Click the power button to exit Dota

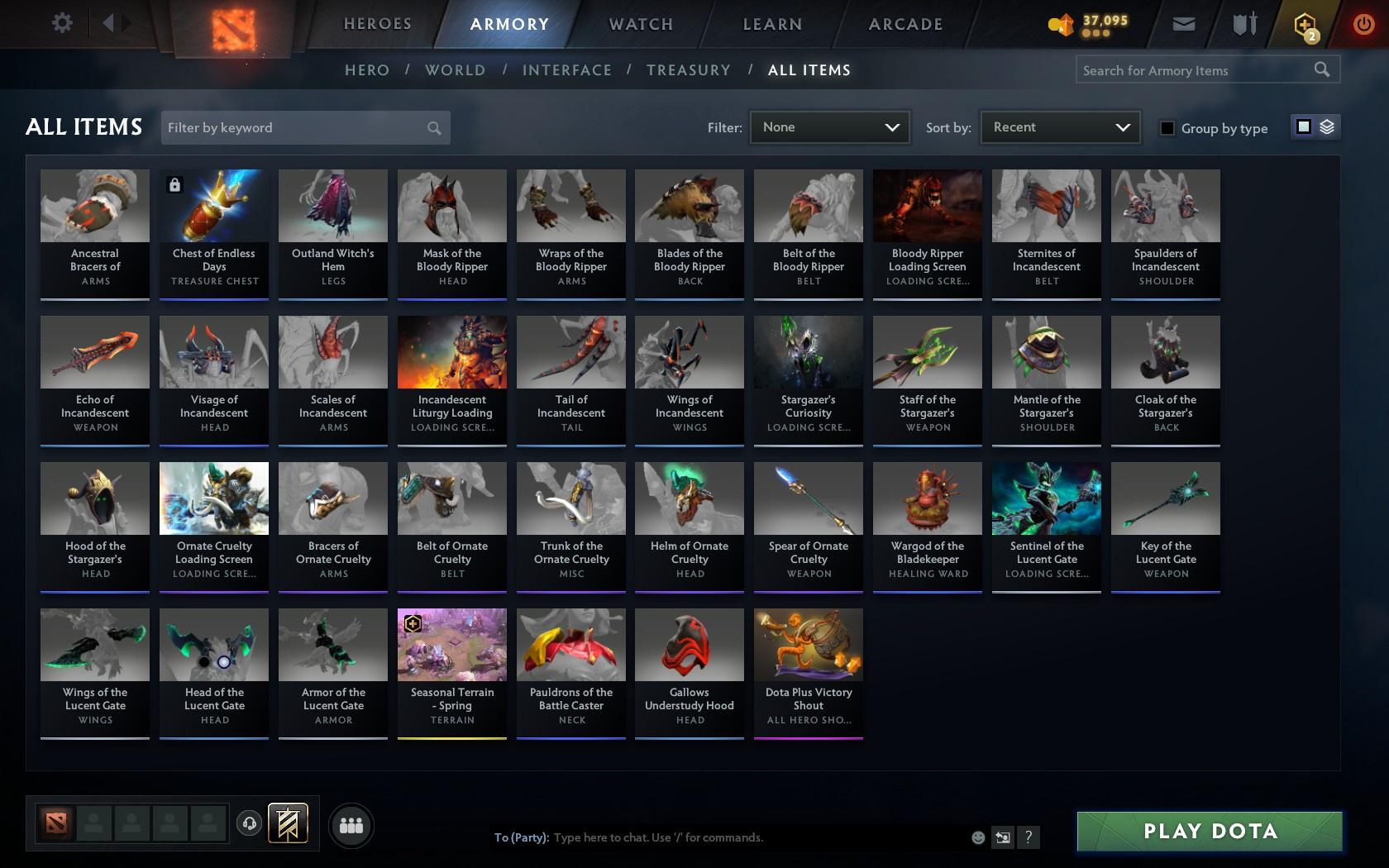tap(1365, 23)
